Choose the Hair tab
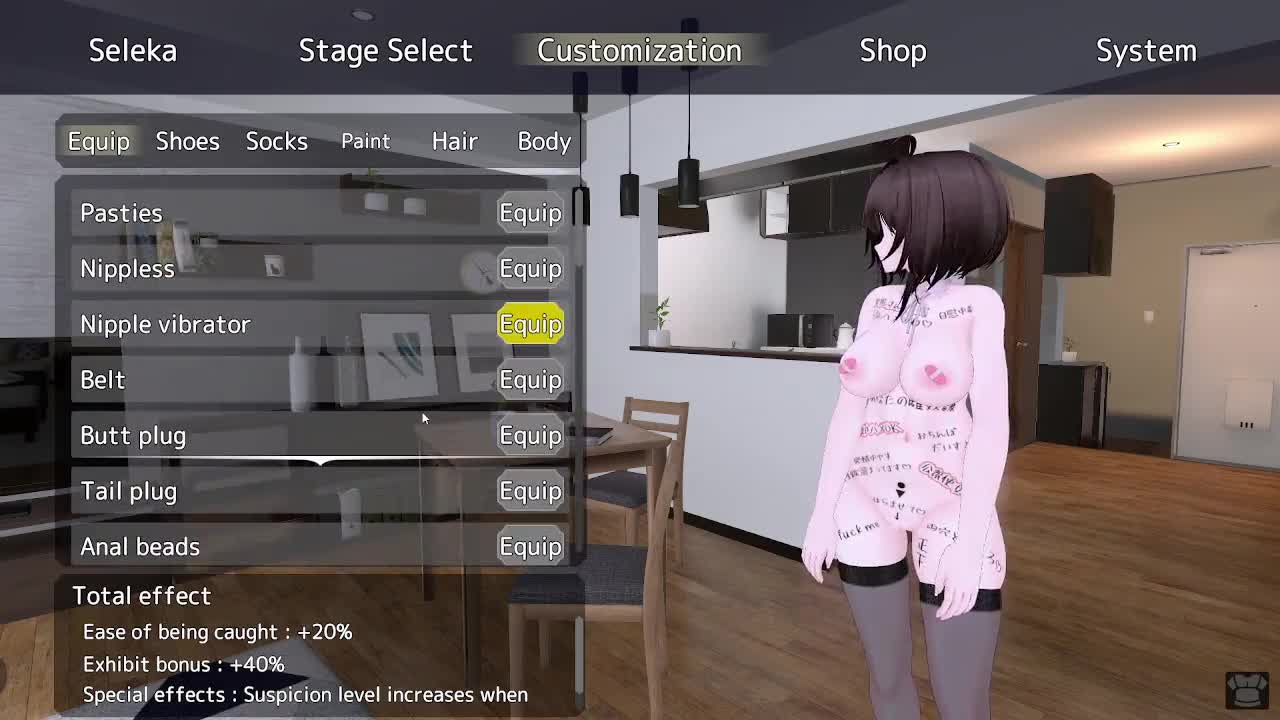1280x720 pixels. point(454,141)
